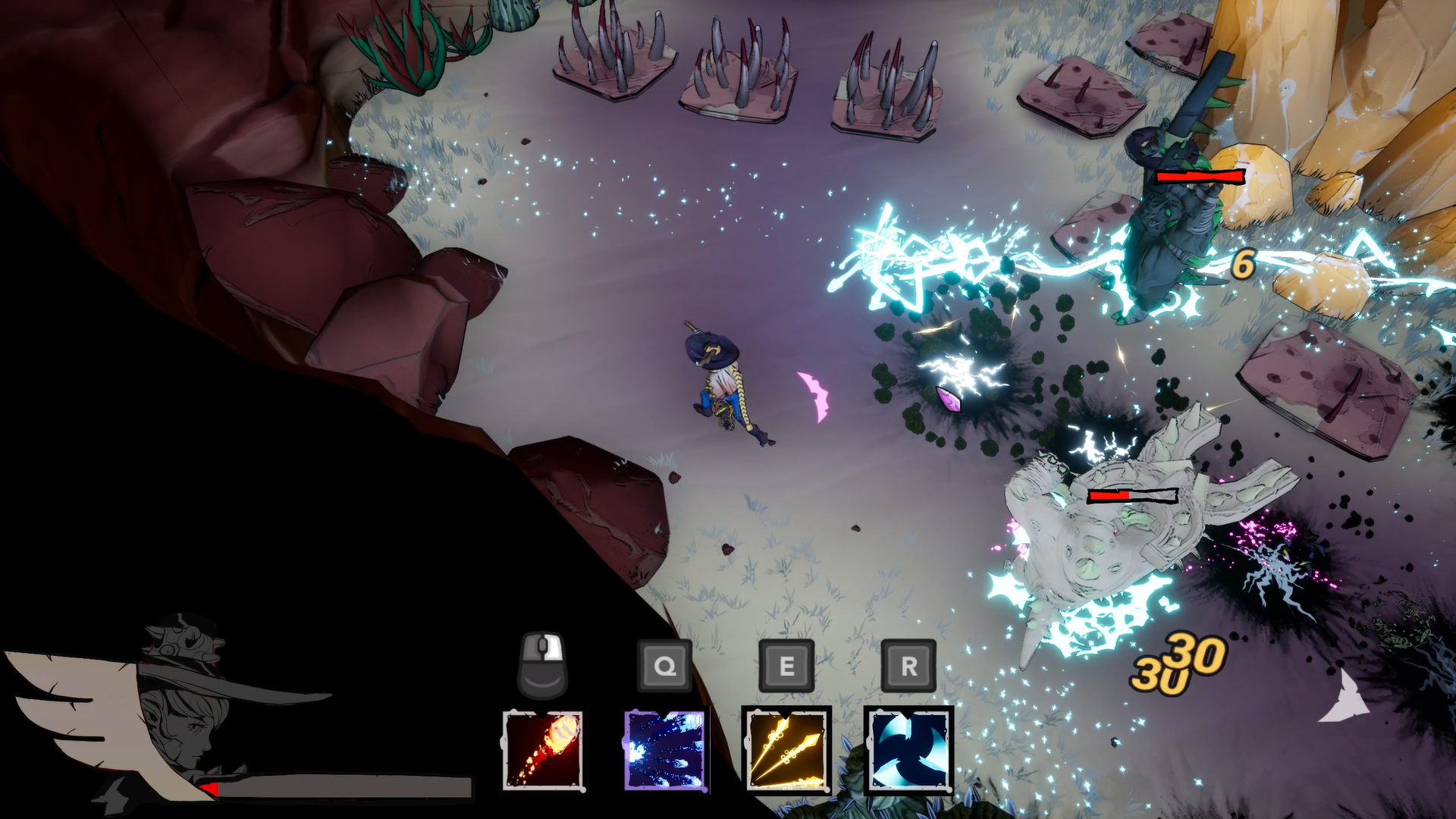
Task: Trigger the cyan spinning blades ability
Action: (908, 750)
